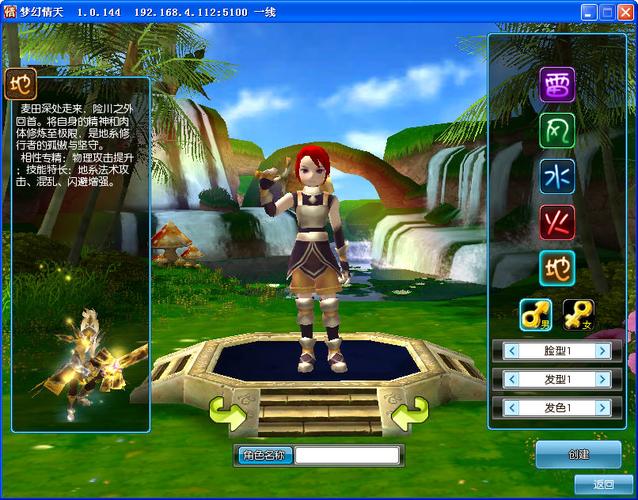The image size is (638, 500).
Task: Go to the previous face type (脸型)
Action: pyautogui.click(x=512, y=351)
